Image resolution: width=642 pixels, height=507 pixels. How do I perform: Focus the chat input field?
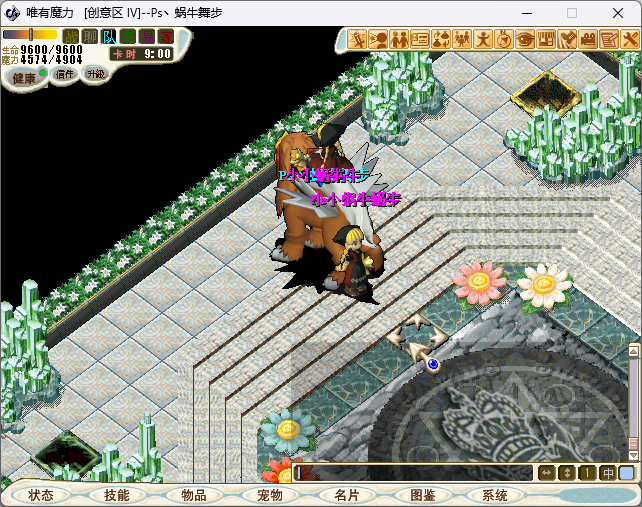[x=412, y=473]
